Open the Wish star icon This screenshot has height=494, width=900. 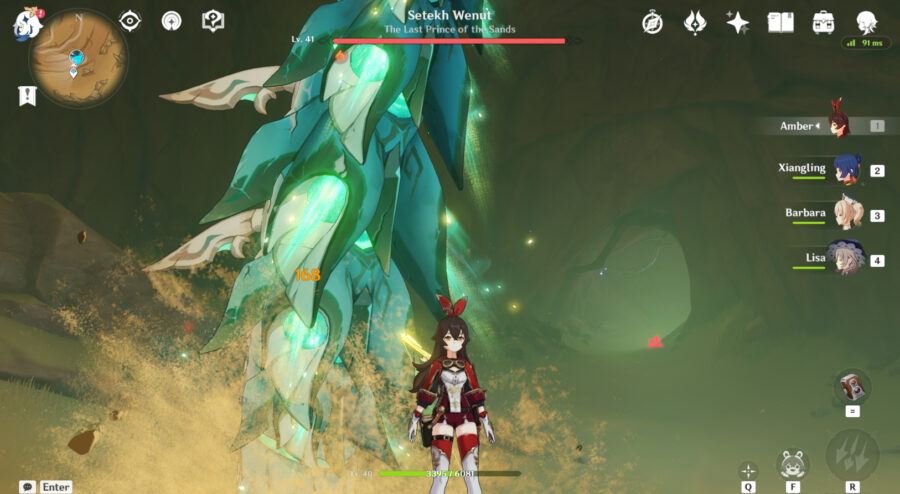pos(738,22)
